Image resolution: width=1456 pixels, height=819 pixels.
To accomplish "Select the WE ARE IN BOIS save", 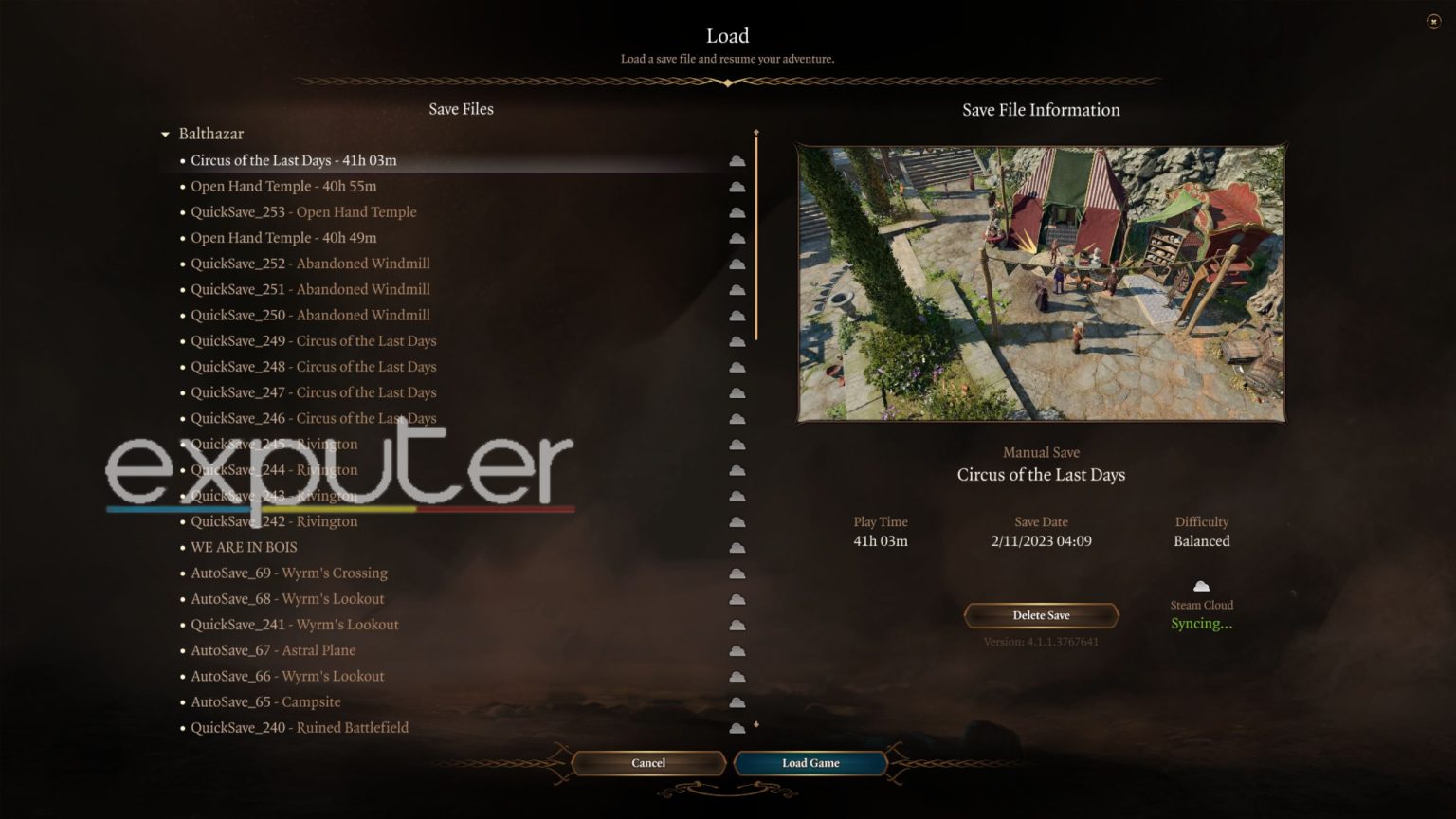I will tap(244, 547).
